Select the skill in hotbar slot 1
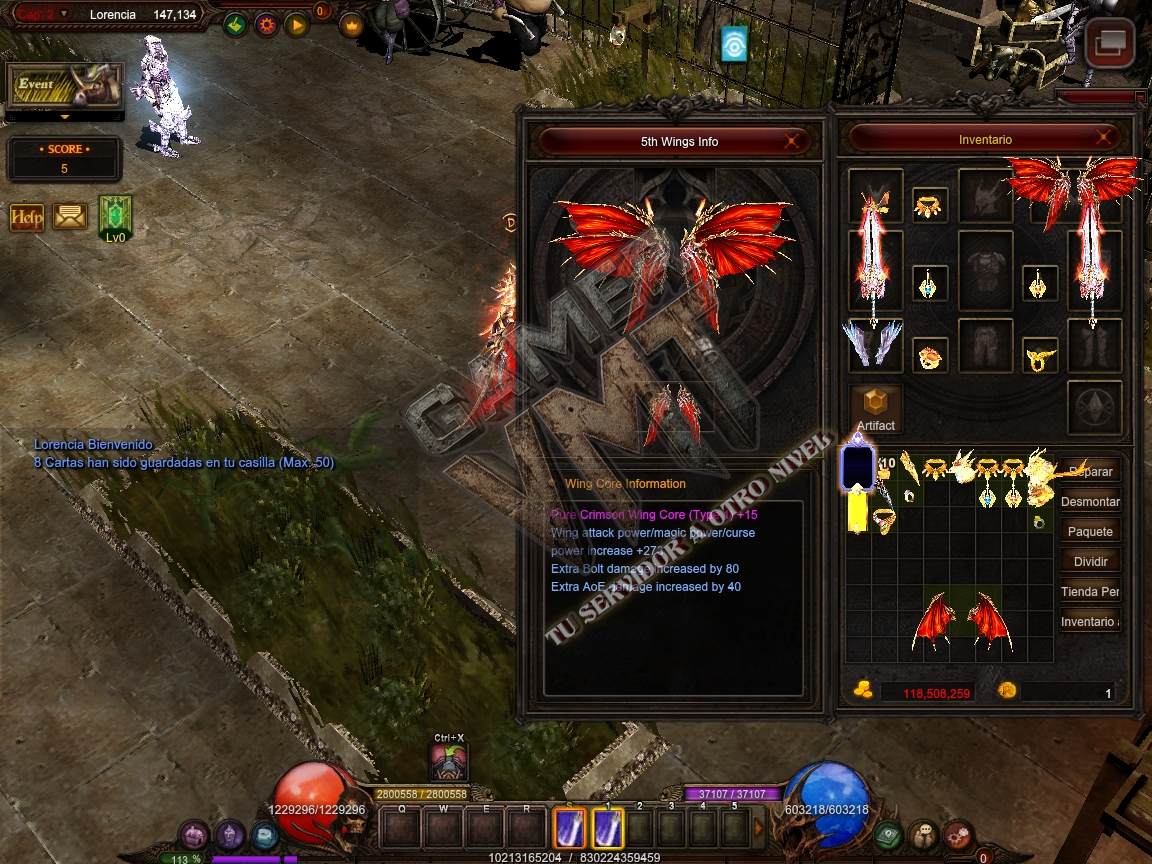 click(609, 828)
